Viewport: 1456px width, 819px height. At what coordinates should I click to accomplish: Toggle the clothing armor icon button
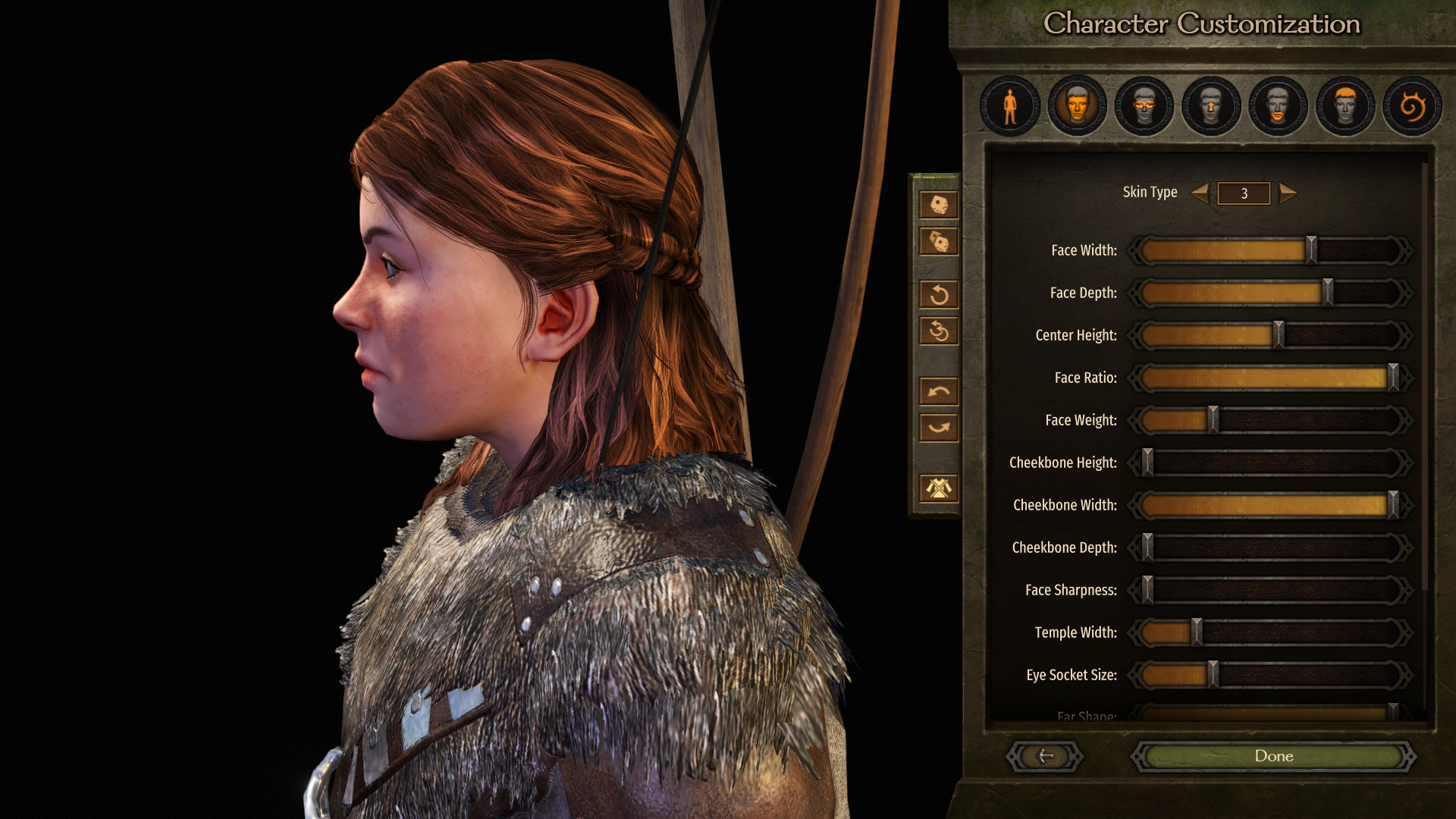coord(939,488)
